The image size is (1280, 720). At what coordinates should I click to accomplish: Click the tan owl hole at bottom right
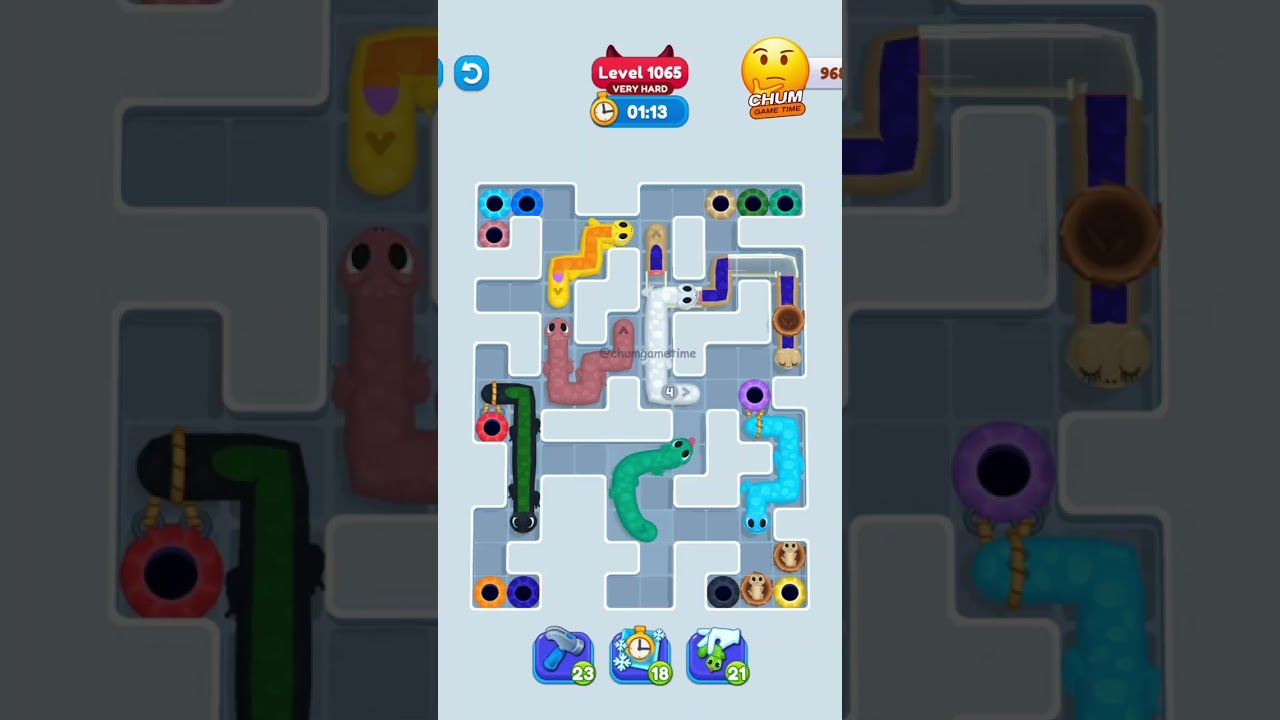pyautogui.click(x=788, y=558)
